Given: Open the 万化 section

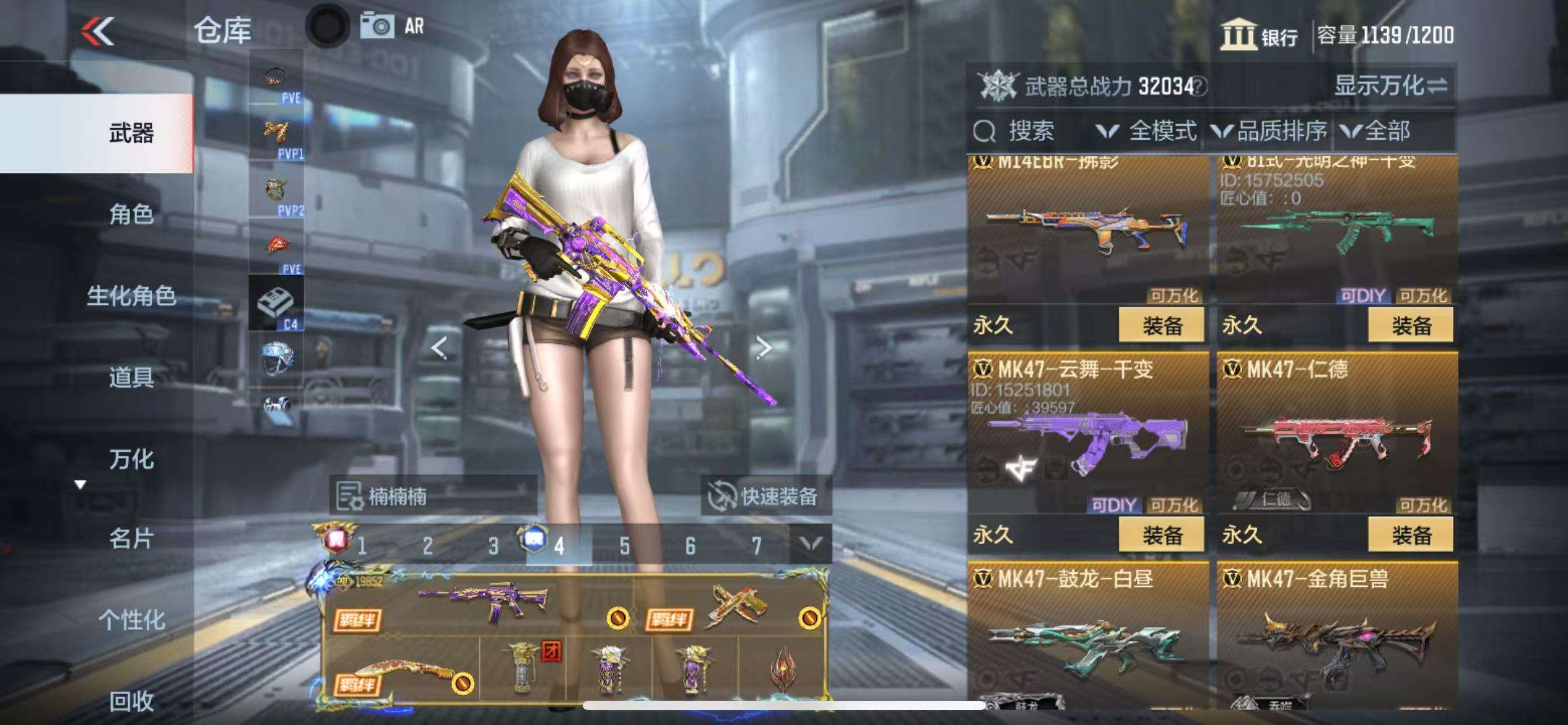Looking at the screenshot, I should click(131, 459).
